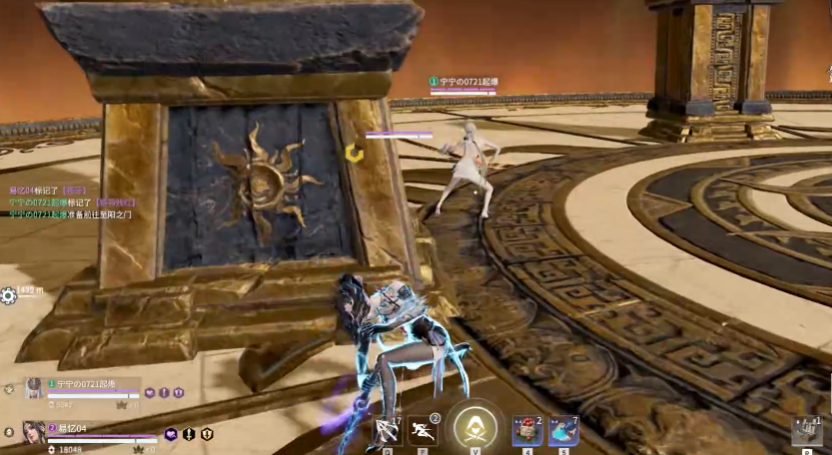Select the blue potion item slot
This screenshot has height=455, width=832.
(x=563, y=431)
